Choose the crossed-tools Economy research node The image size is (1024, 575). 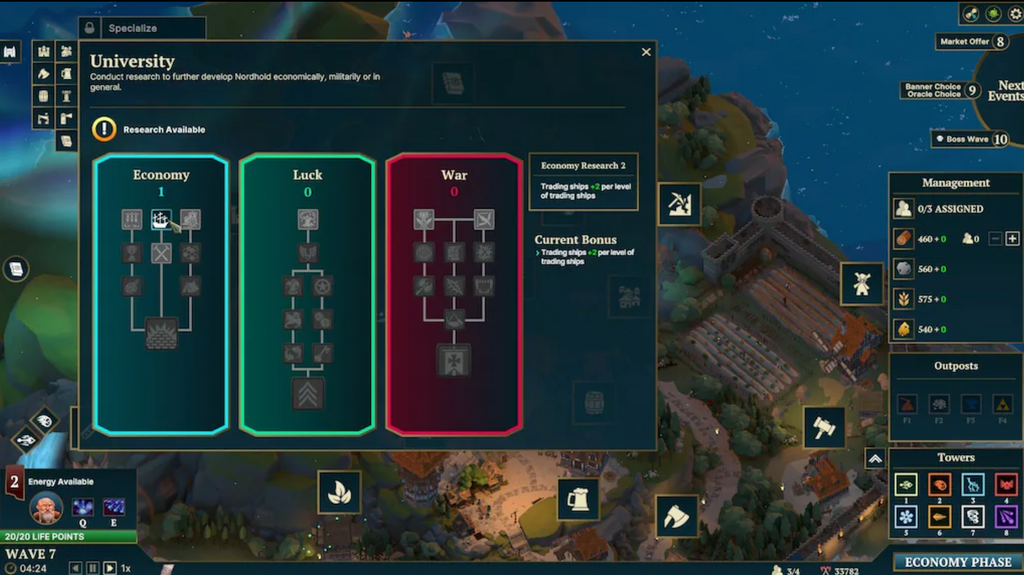click(161, 253)
